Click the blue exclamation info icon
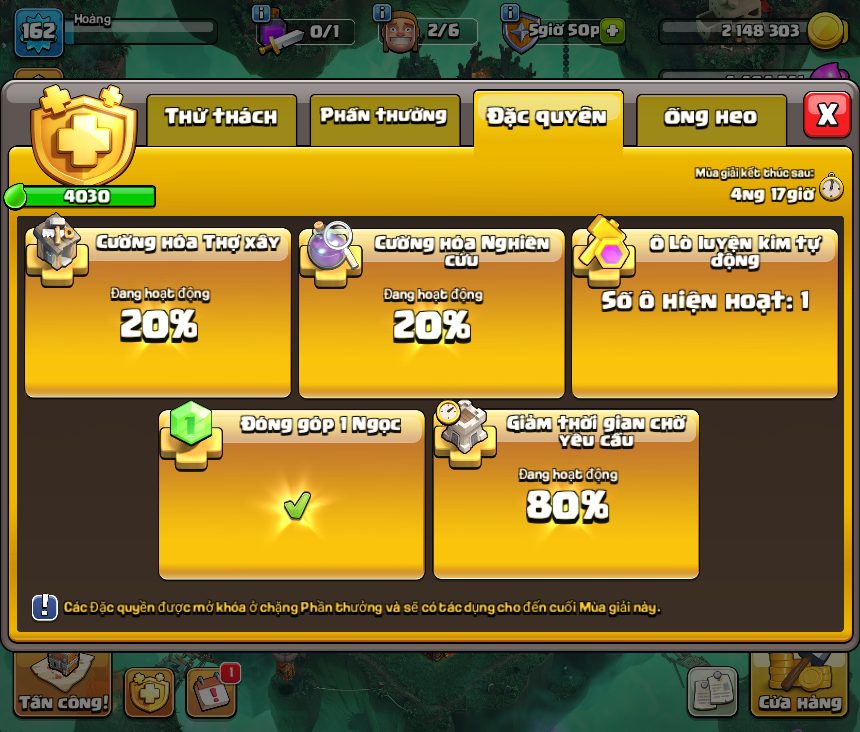This screenshot has height=732, width=860. click(x=45, y=607)
